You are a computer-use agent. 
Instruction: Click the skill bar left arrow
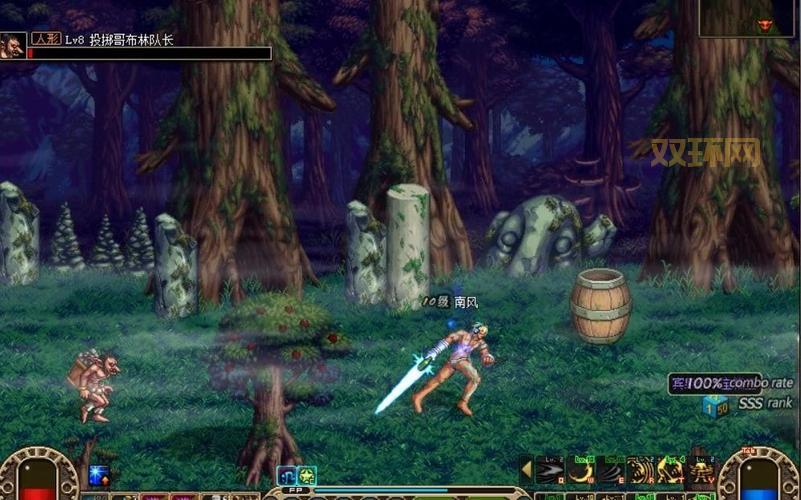(x=526, y=469)
